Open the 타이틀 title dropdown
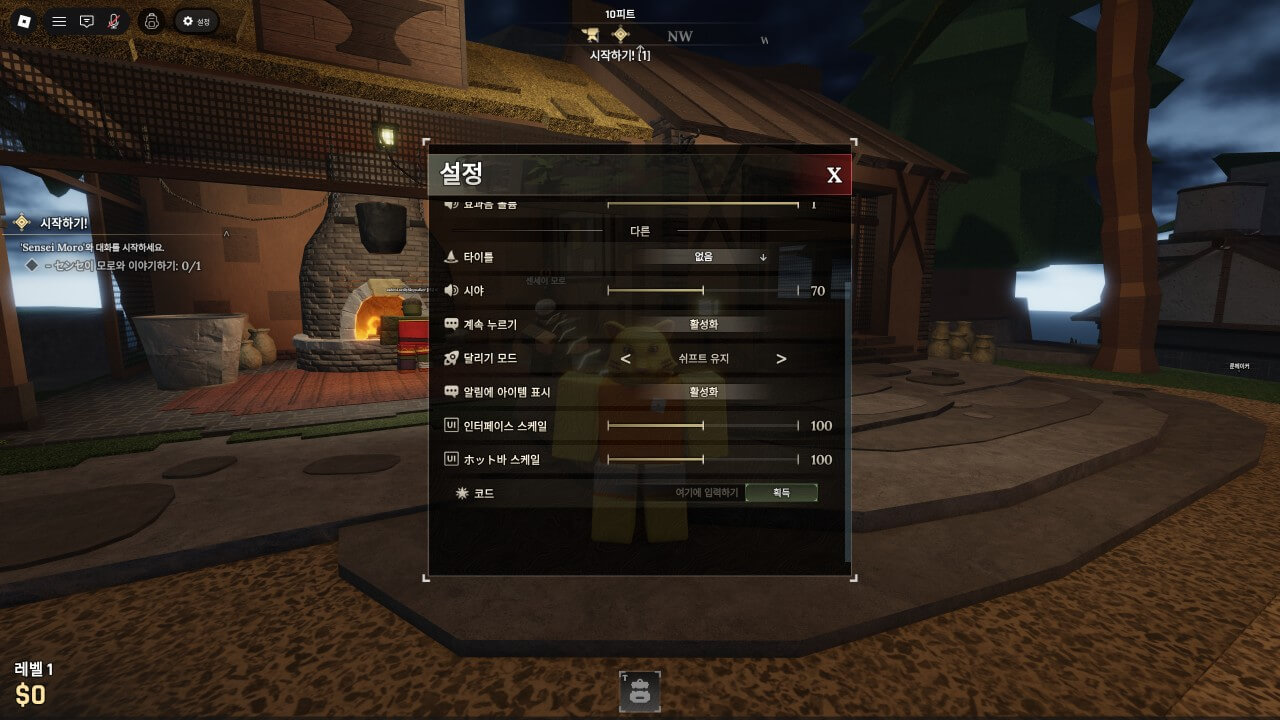The image size is (1280, 720). 704,257
